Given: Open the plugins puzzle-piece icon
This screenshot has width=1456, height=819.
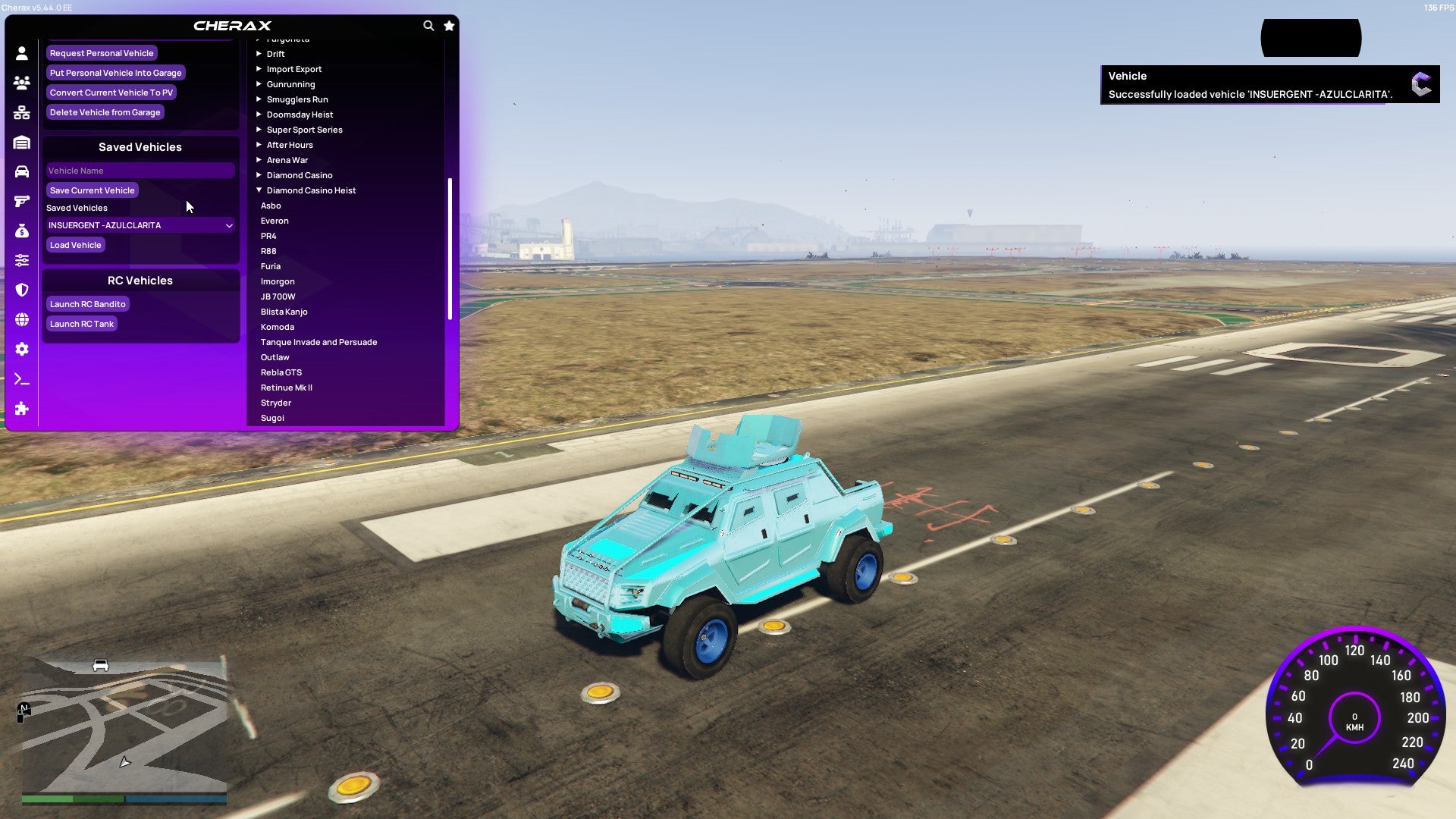Looking at the screenshot, I should 22,409.
